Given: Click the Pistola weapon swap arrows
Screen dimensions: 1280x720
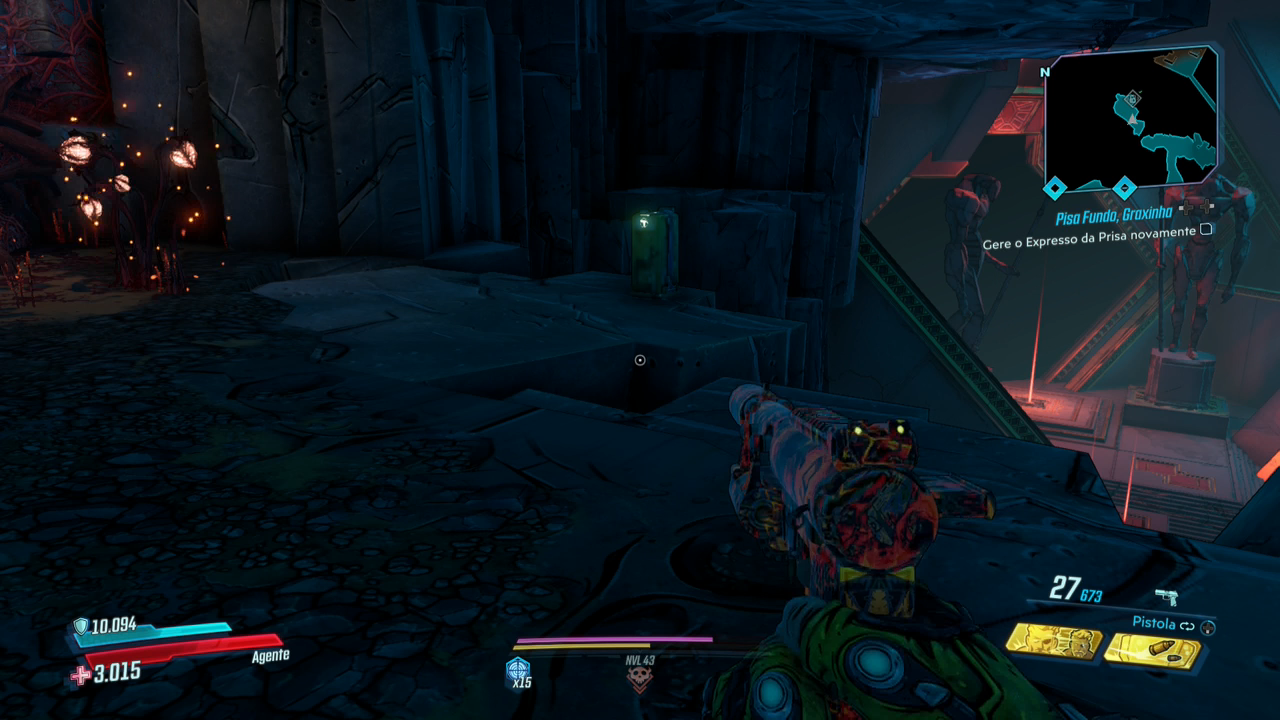Looking at the screenshot, I should click(1187, 624).
